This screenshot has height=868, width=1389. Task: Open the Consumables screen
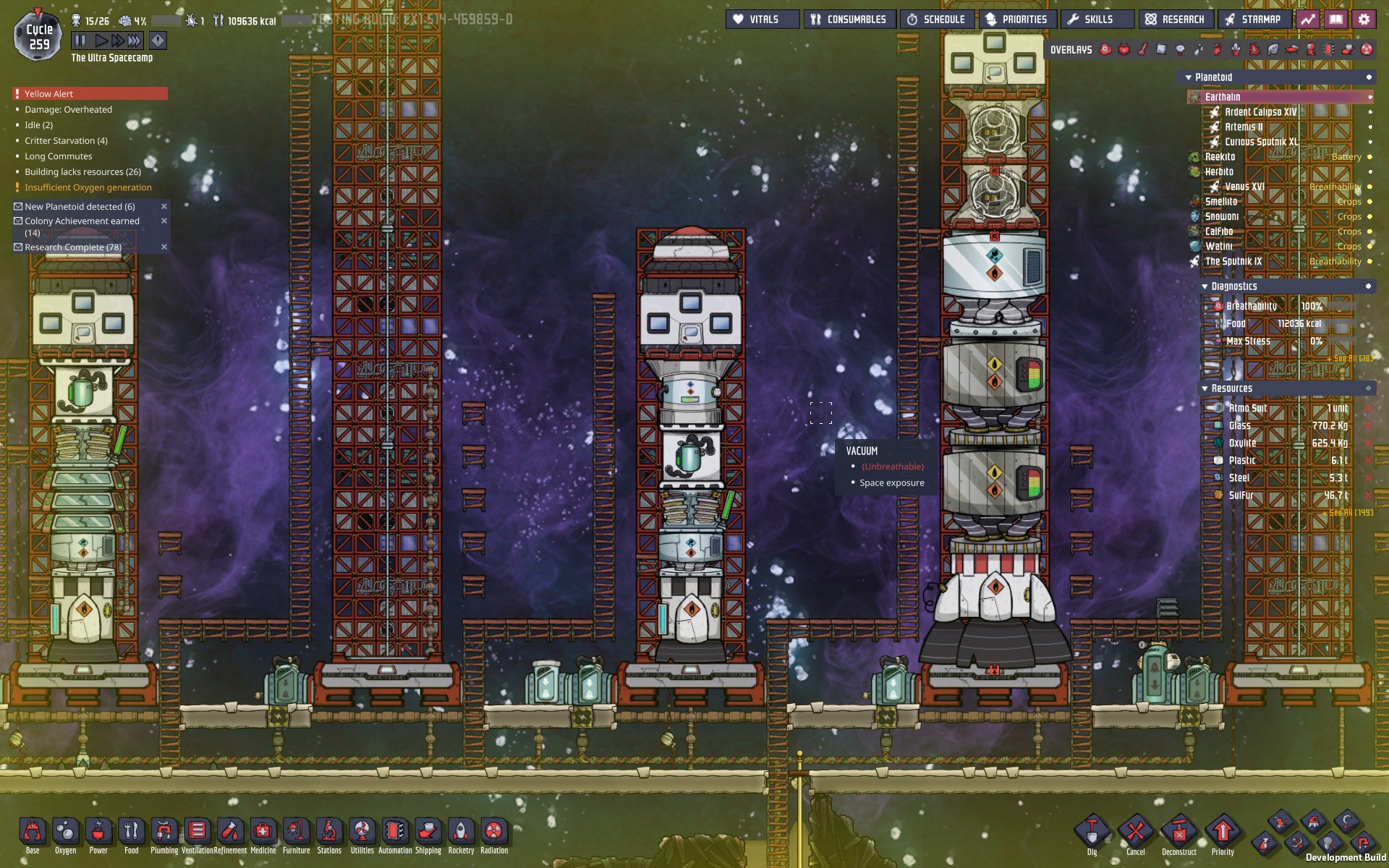pos(849,20)
